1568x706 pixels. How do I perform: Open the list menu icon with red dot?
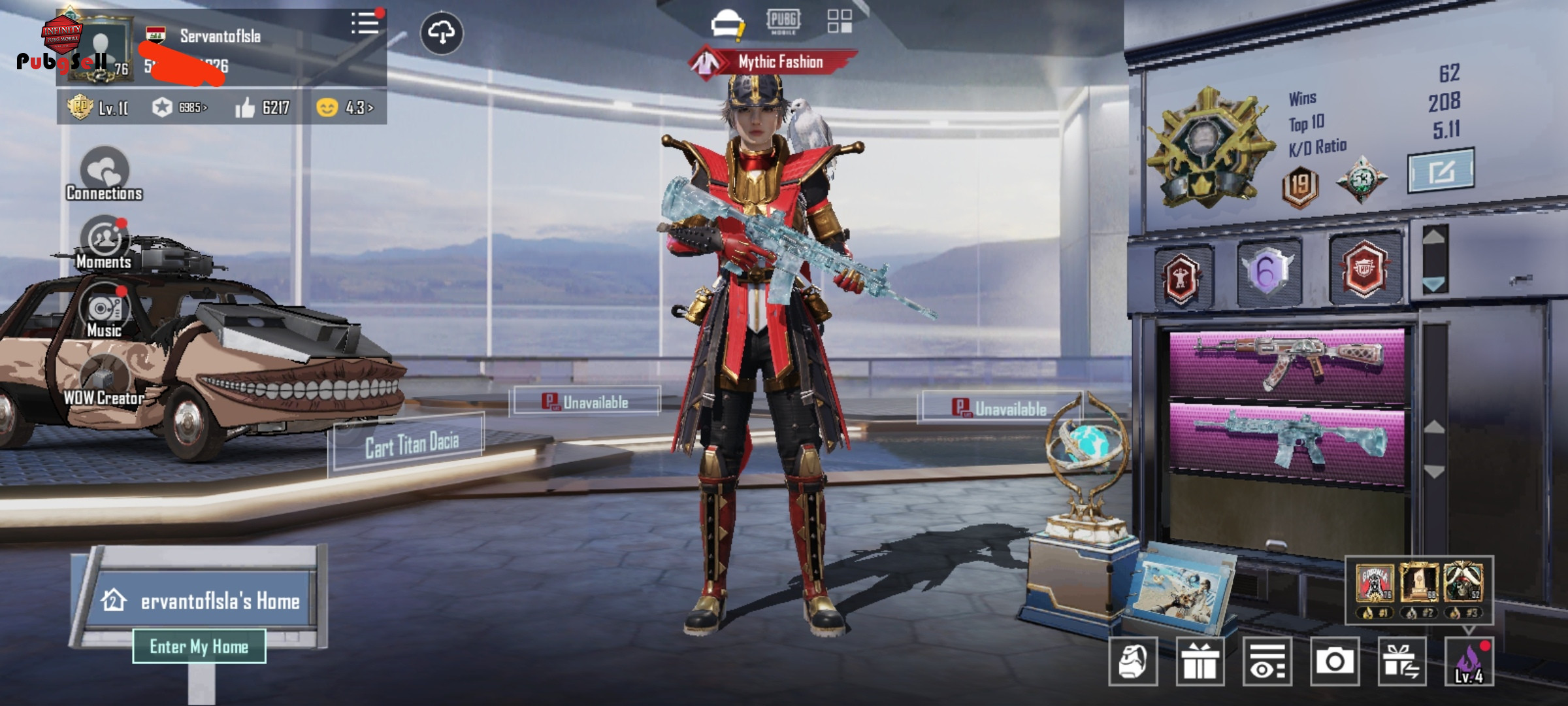pyautogui.click(x=365, y=24)
